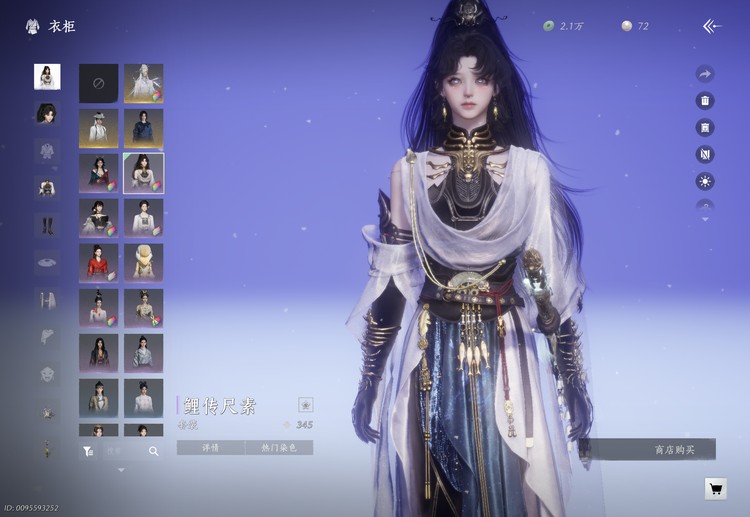The width and height of the screenshot is (750, 517).
Task: Open 详情 outfit details
Action: point(210,448)
